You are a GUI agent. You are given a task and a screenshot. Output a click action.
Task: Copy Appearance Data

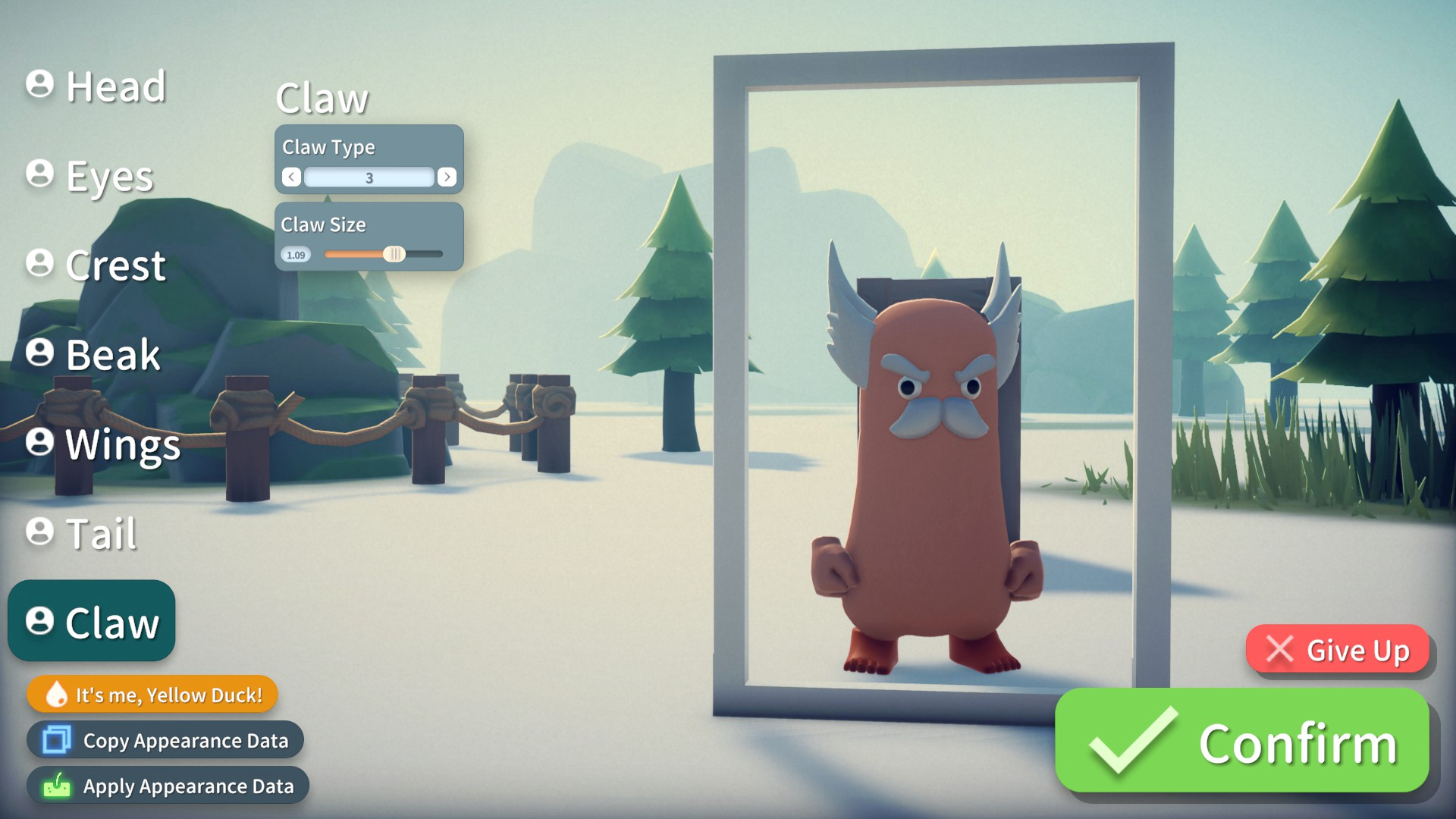pyautogui.click(x=165, y=740)
